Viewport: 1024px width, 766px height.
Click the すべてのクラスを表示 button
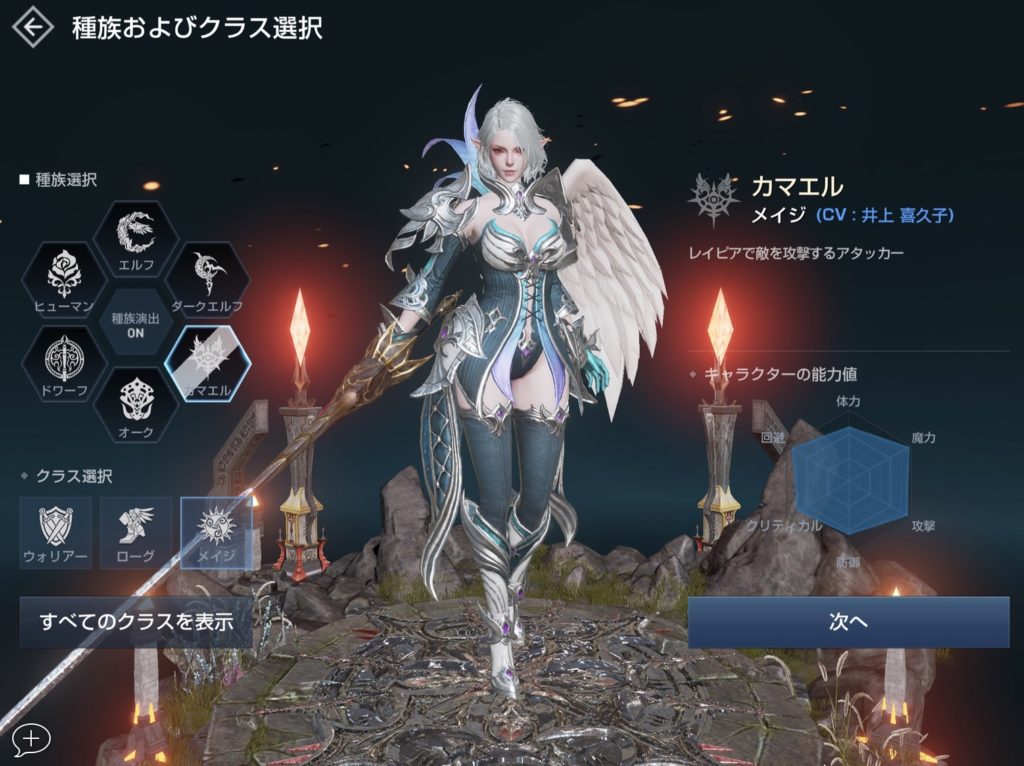(x=136, y=622)
